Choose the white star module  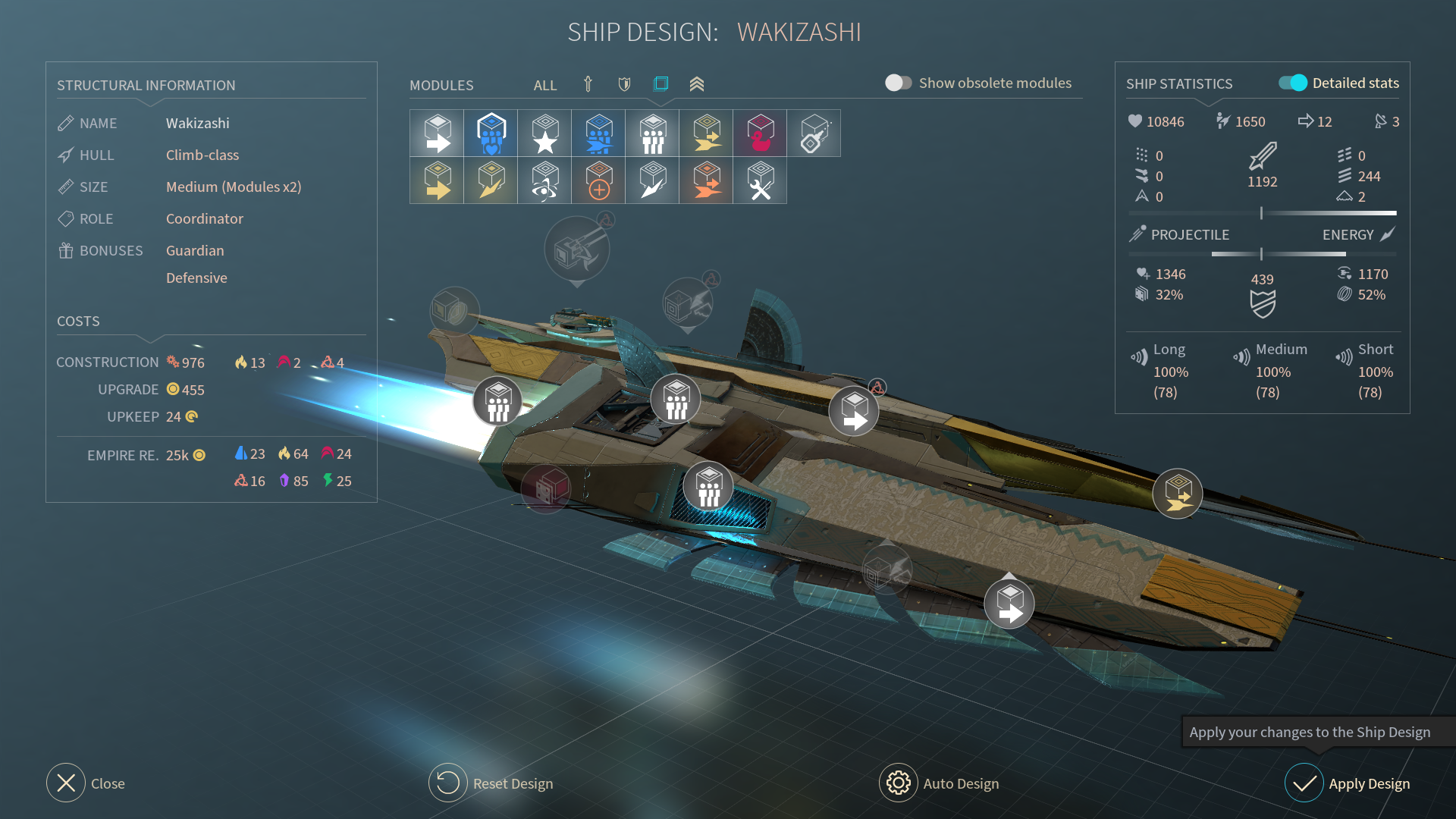coord(544,133)
